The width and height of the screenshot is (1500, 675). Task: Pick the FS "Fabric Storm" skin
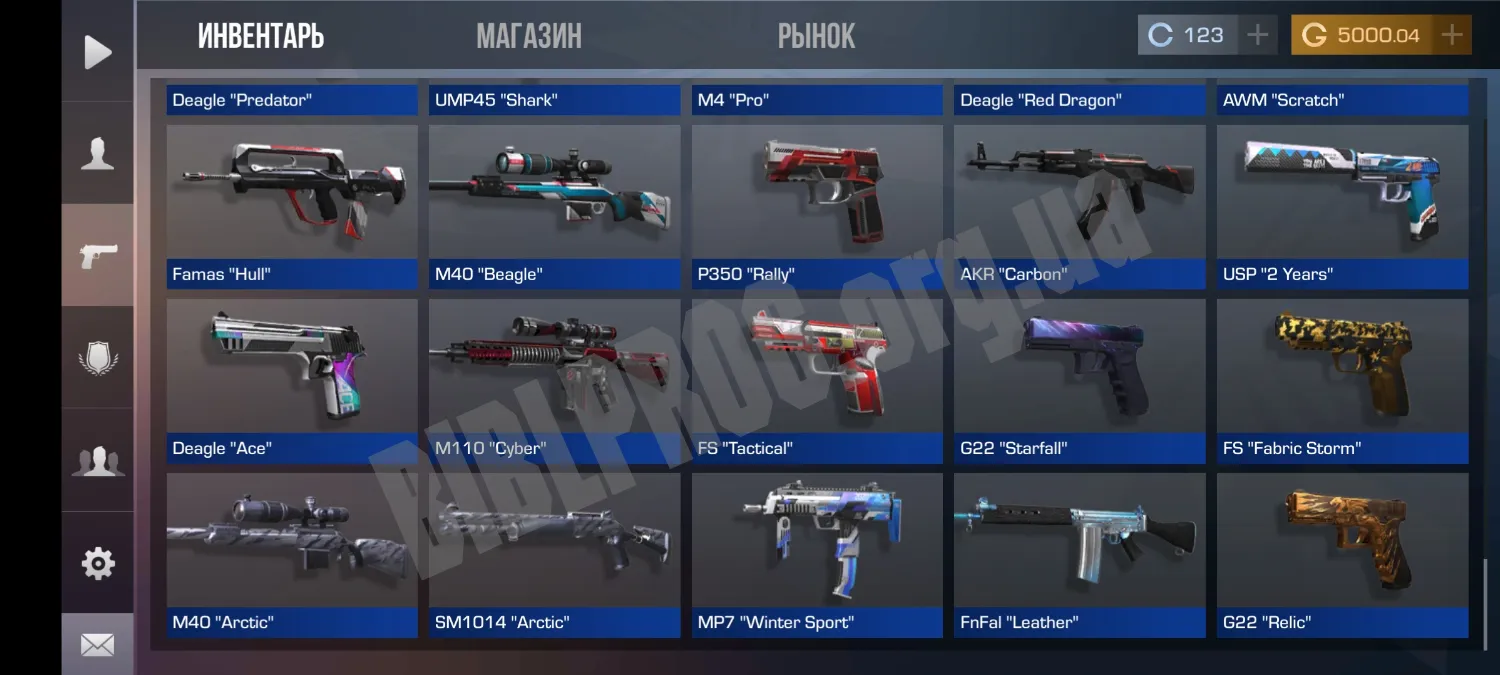1342,380
